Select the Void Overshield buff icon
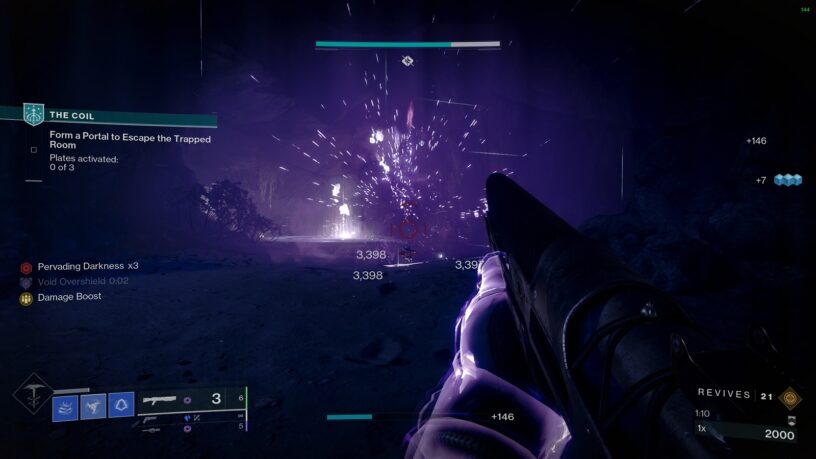This screenshot has width=816, height=459. pyautogui.click(x=26, y=282)
